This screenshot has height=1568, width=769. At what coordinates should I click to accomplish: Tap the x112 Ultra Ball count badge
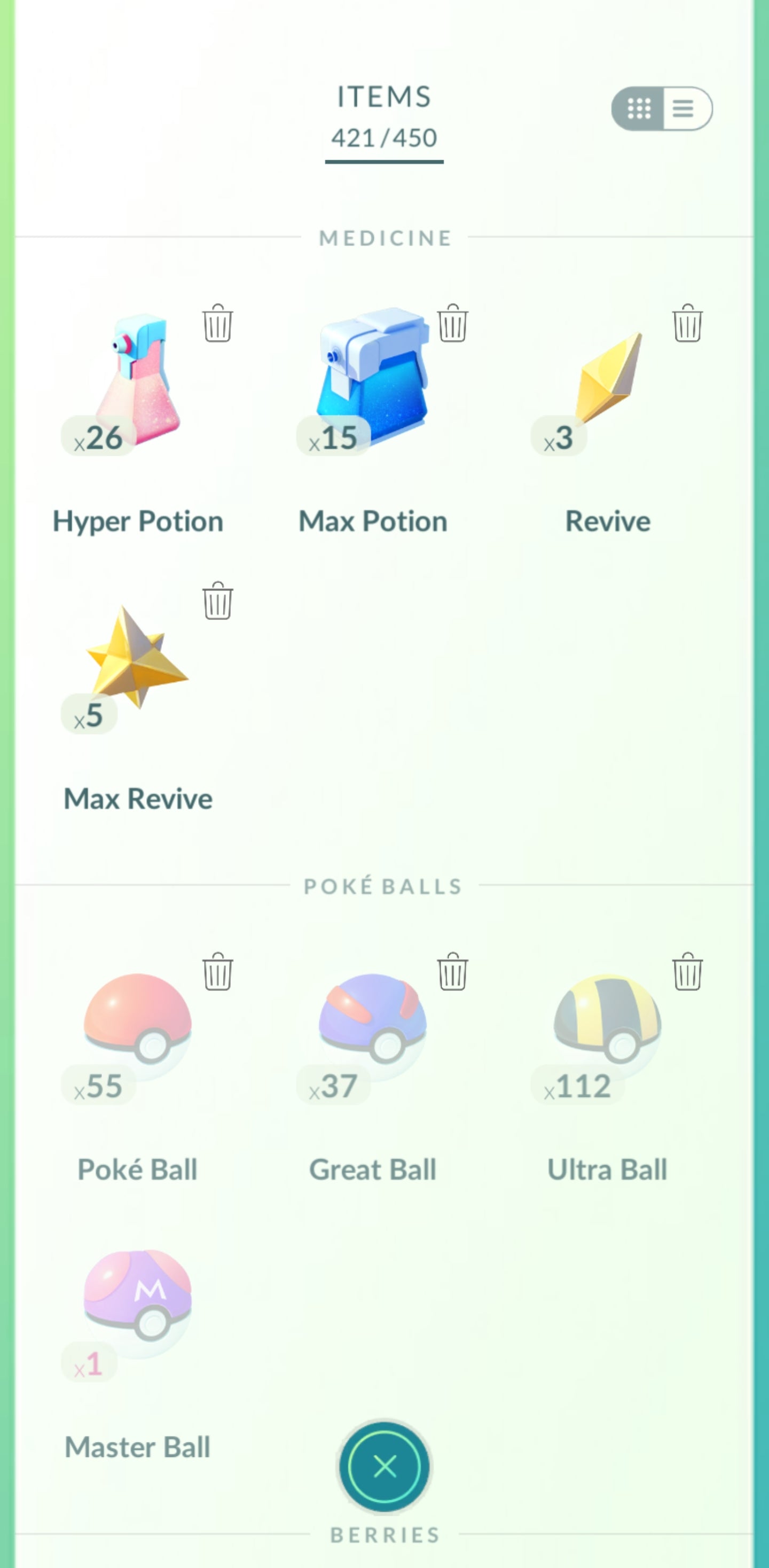pyautogui.click(x=577, y=1082)
